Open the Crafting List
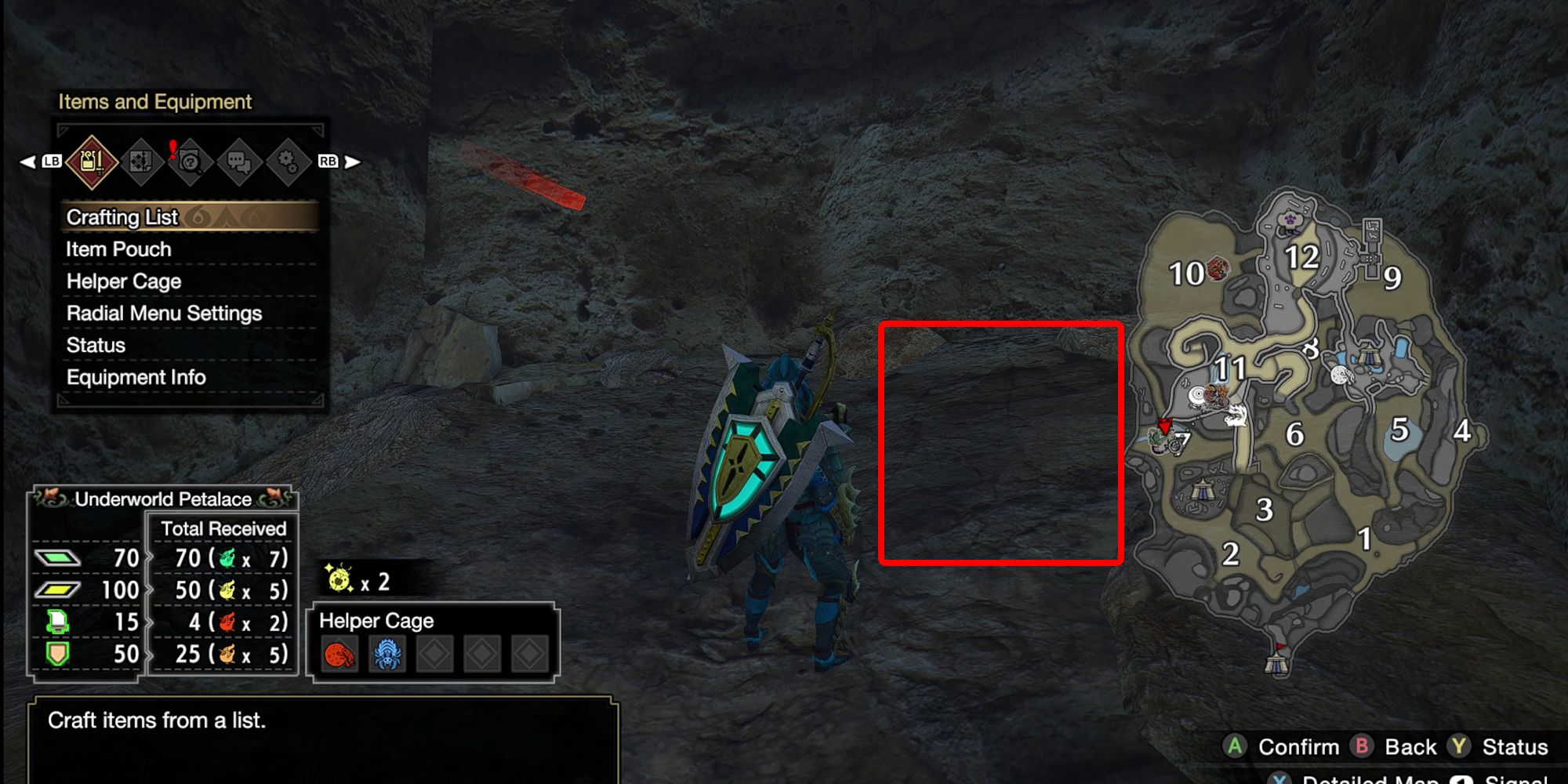Viewport: 1568px width, 784px height. coord(122,217)
